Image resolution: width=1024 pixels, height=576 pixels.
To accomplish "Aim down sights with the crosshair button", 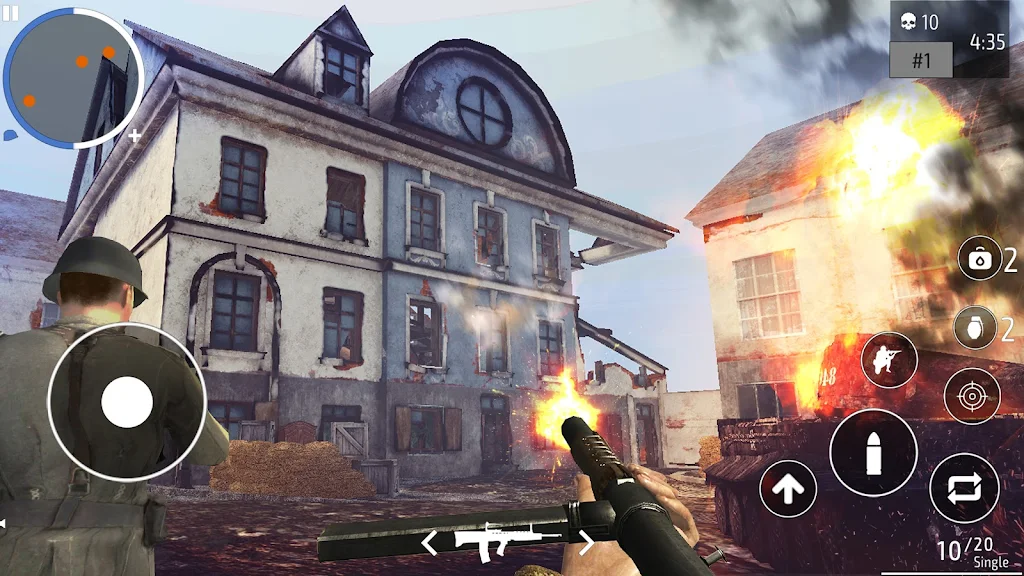I will [971, 396].
